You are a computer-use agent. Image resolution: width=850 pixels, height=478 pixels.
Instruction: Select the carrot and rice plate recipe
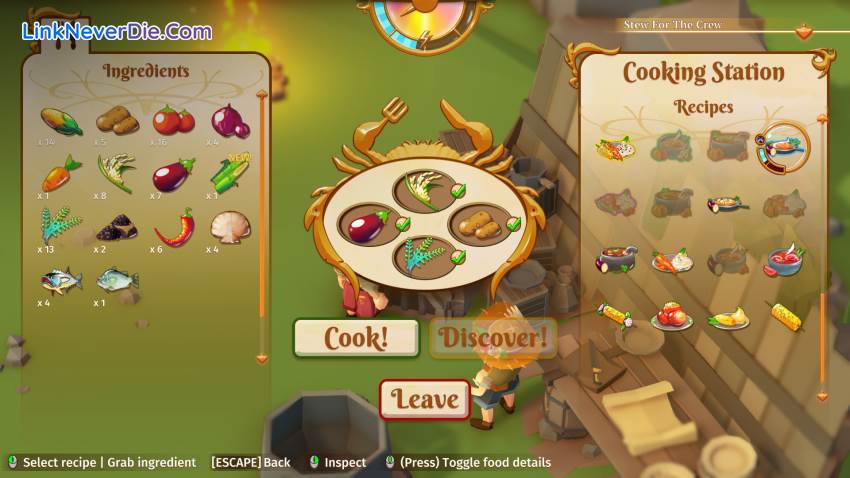tap(671, 261)
